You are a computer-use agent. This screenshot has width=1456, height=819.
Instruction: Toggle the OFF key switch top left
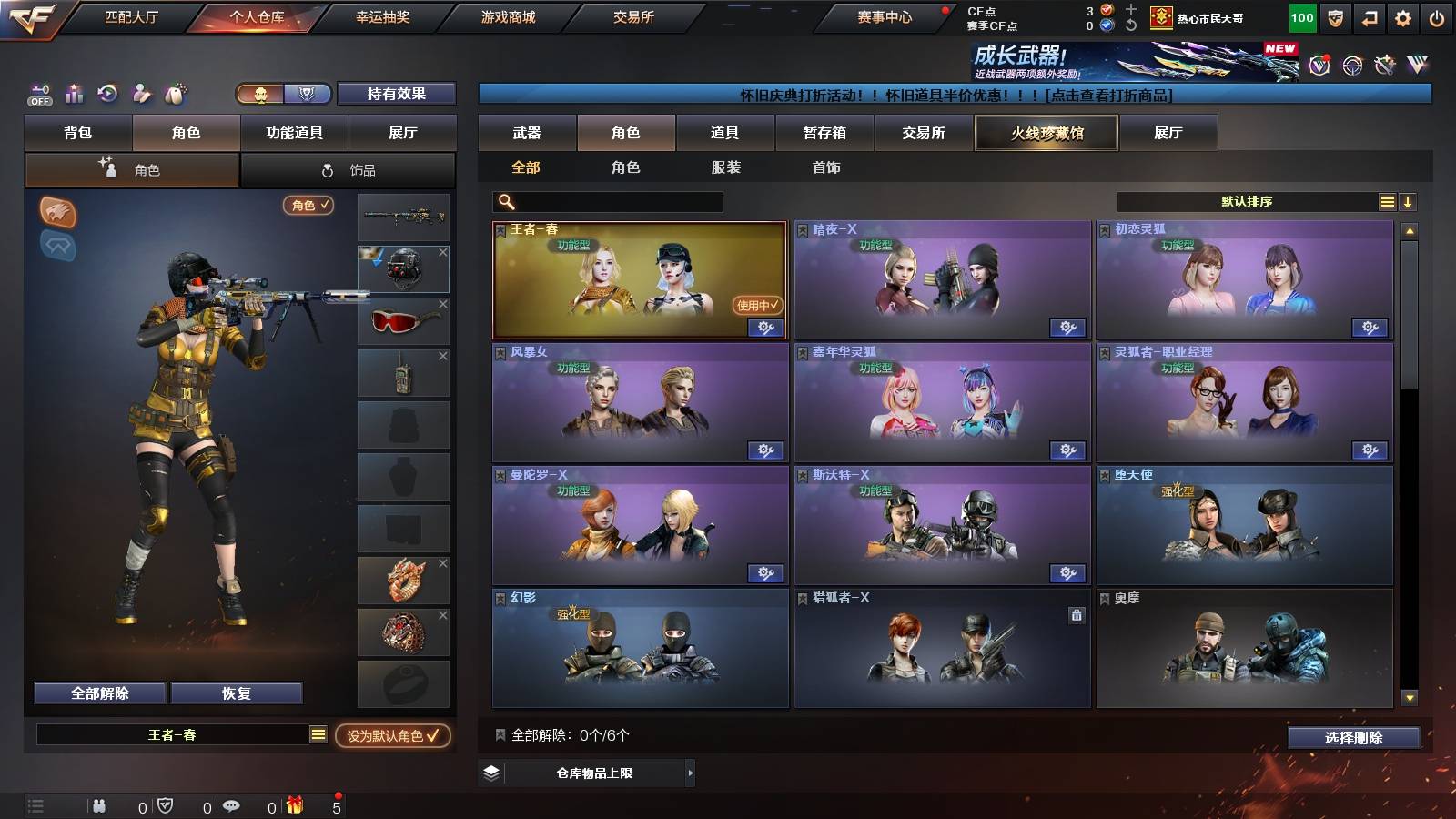(38, 93)
